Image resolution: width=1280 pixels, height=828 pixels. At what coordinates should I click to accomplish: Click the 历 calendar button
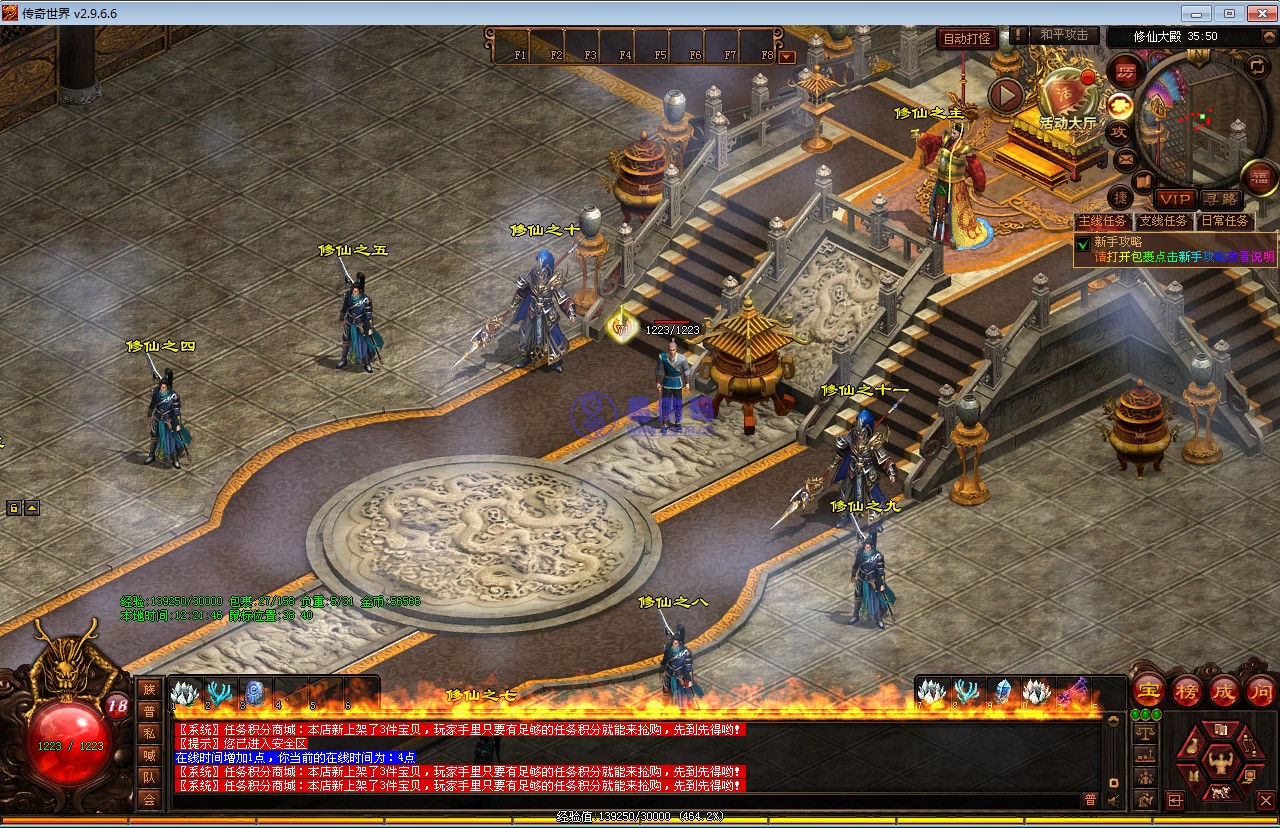click(x=1125, y=72)
